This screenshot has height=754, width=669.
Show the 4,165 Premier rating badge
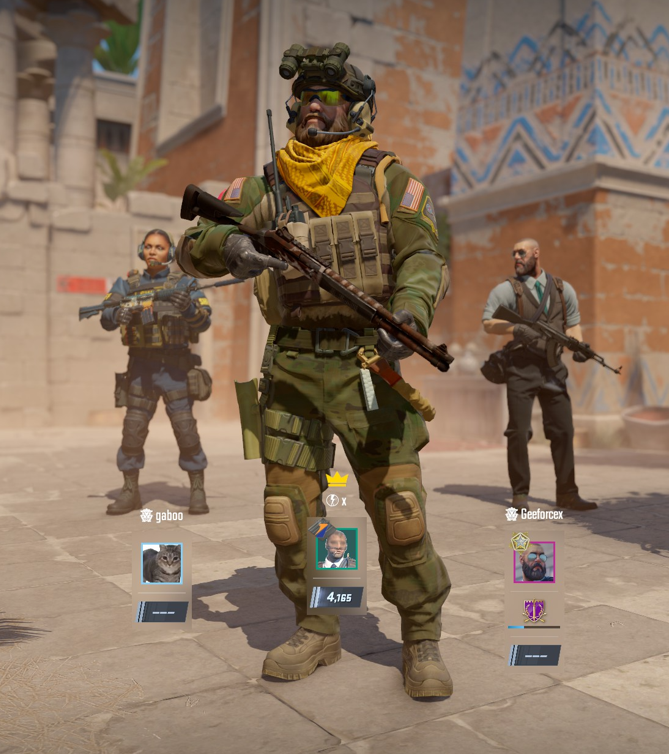[336, 598]
